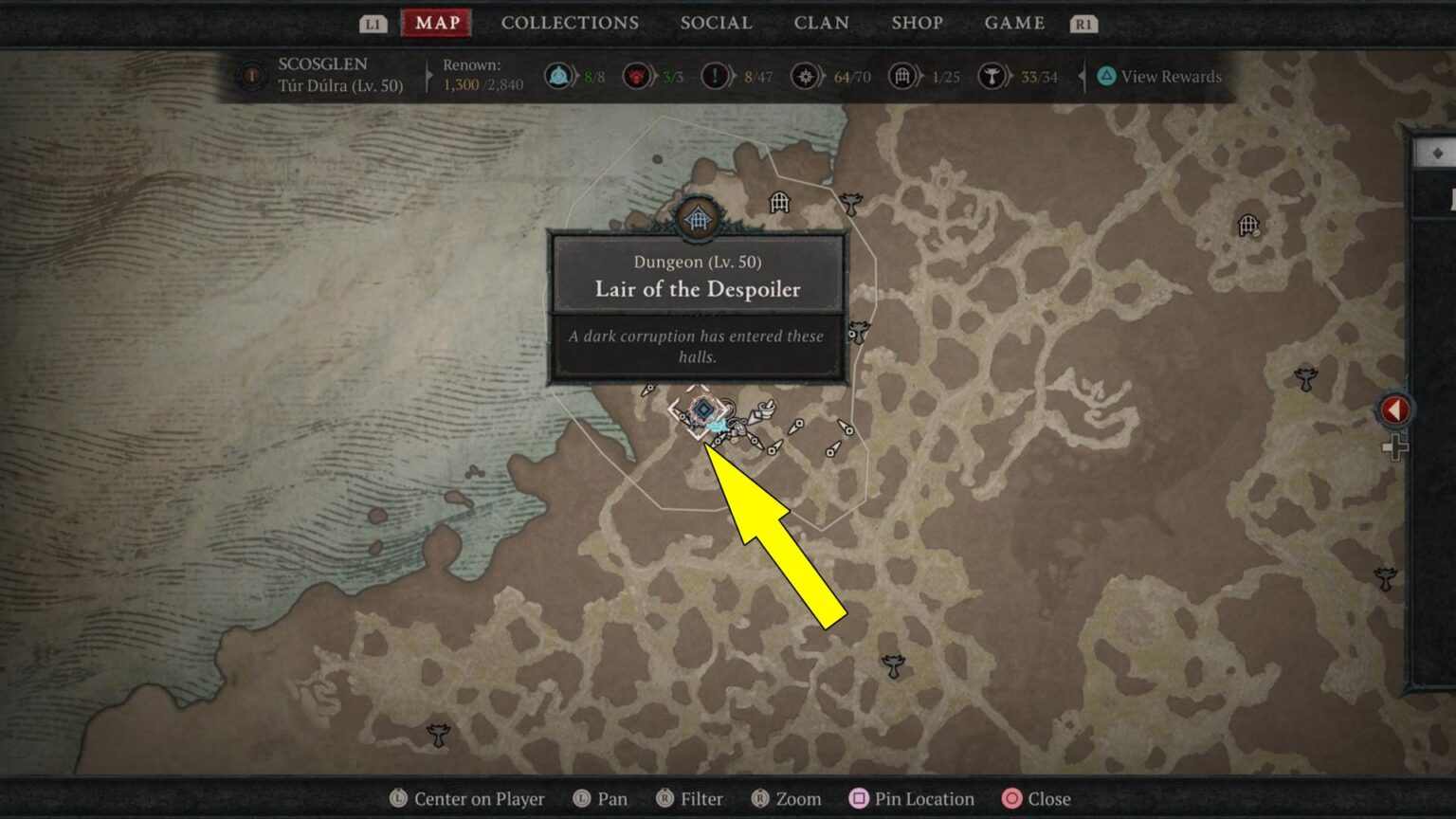
Task: Open the SHOP menu
Action: click(917, 22)
